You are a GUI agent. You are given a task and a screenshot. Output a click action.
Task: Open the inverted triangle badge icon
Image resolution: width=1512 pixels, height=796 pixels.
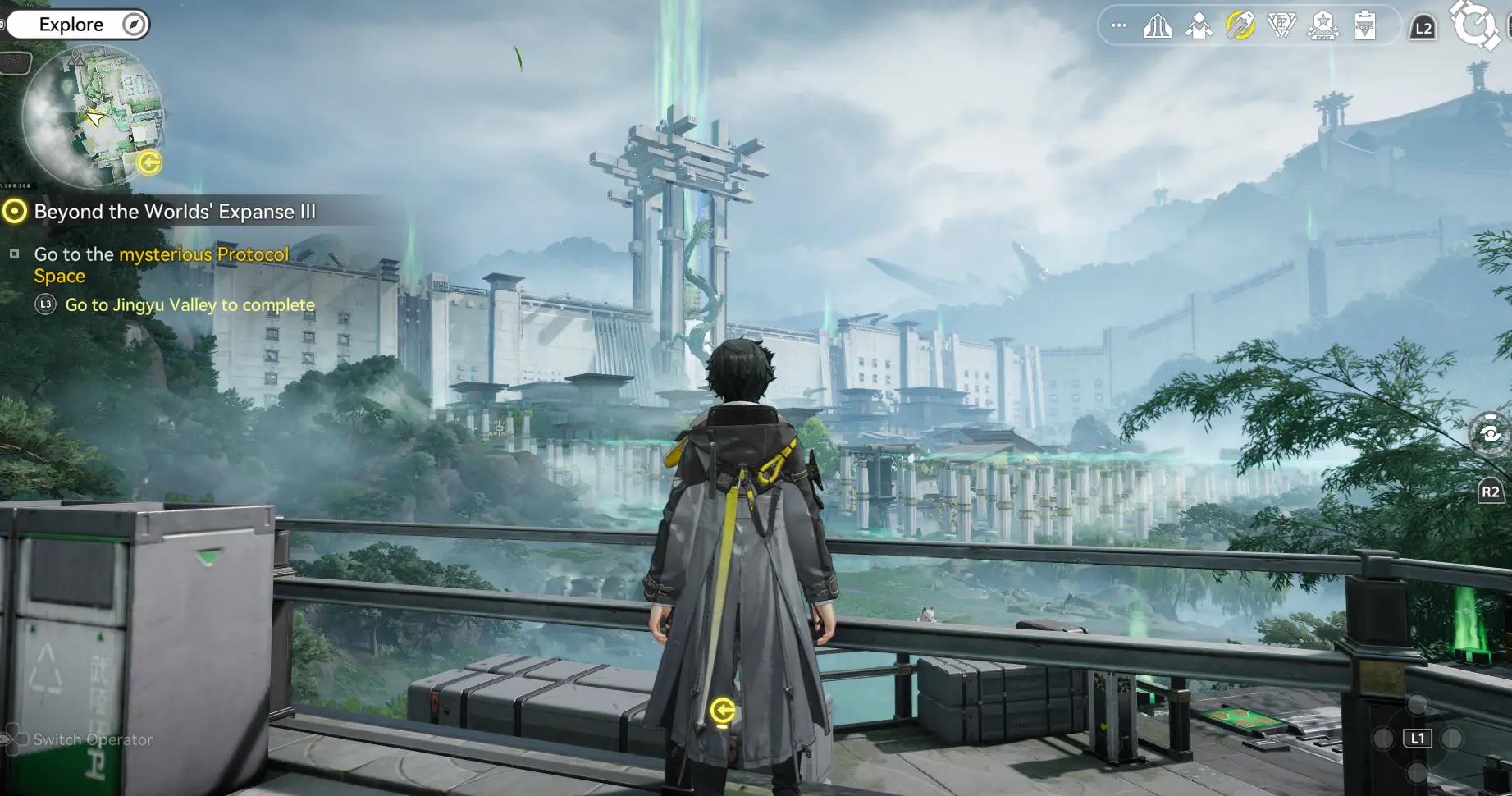point(1281,26)
